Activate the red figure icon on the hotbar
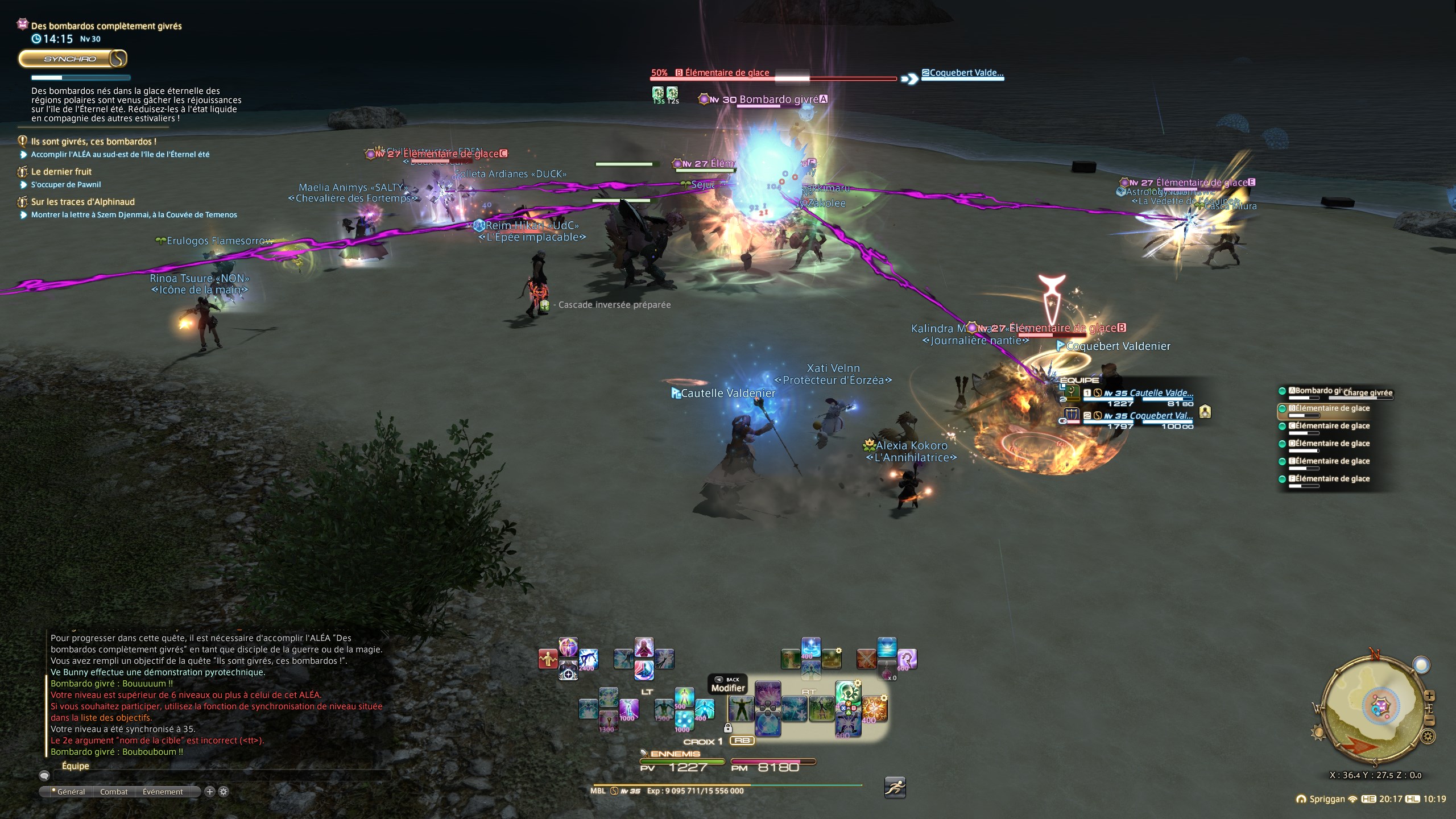1456x819 pixels. (x=548, y=659)
